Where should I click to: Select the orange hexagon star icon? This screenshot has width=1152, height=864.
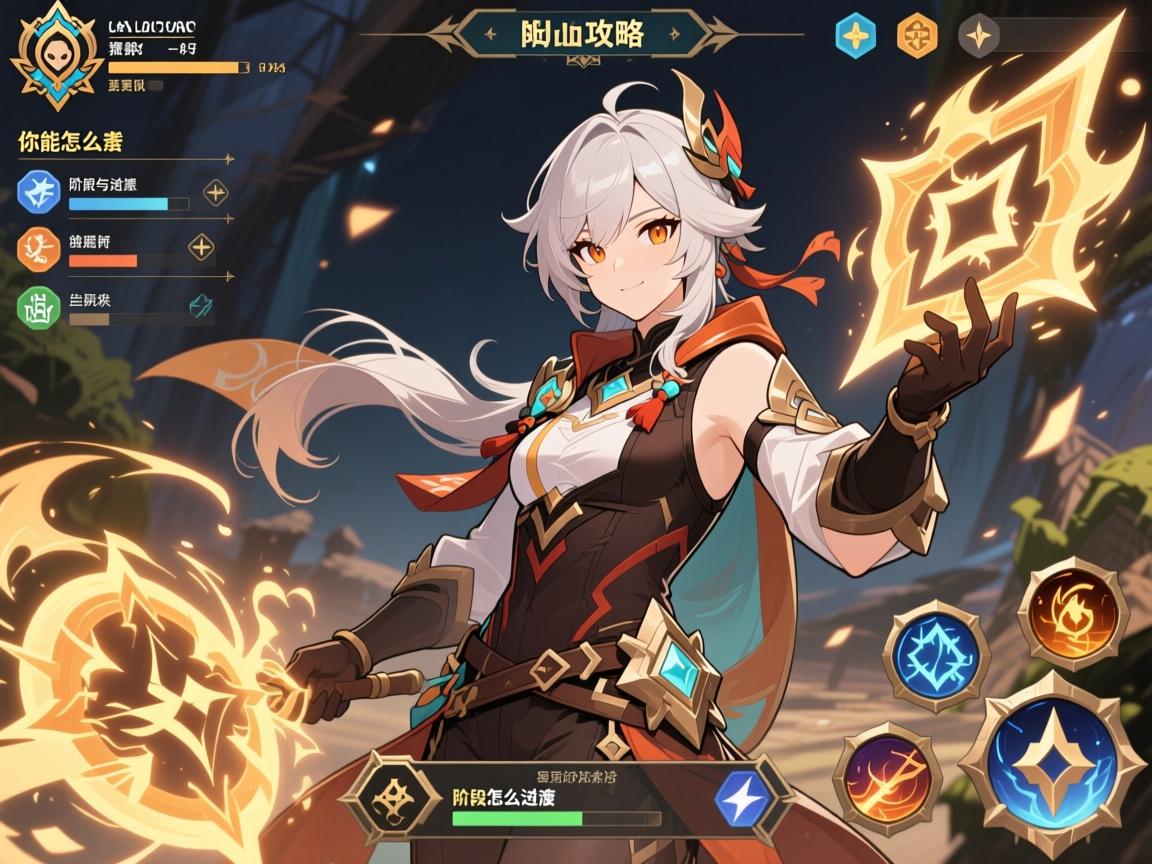click(x=918, y=35)
